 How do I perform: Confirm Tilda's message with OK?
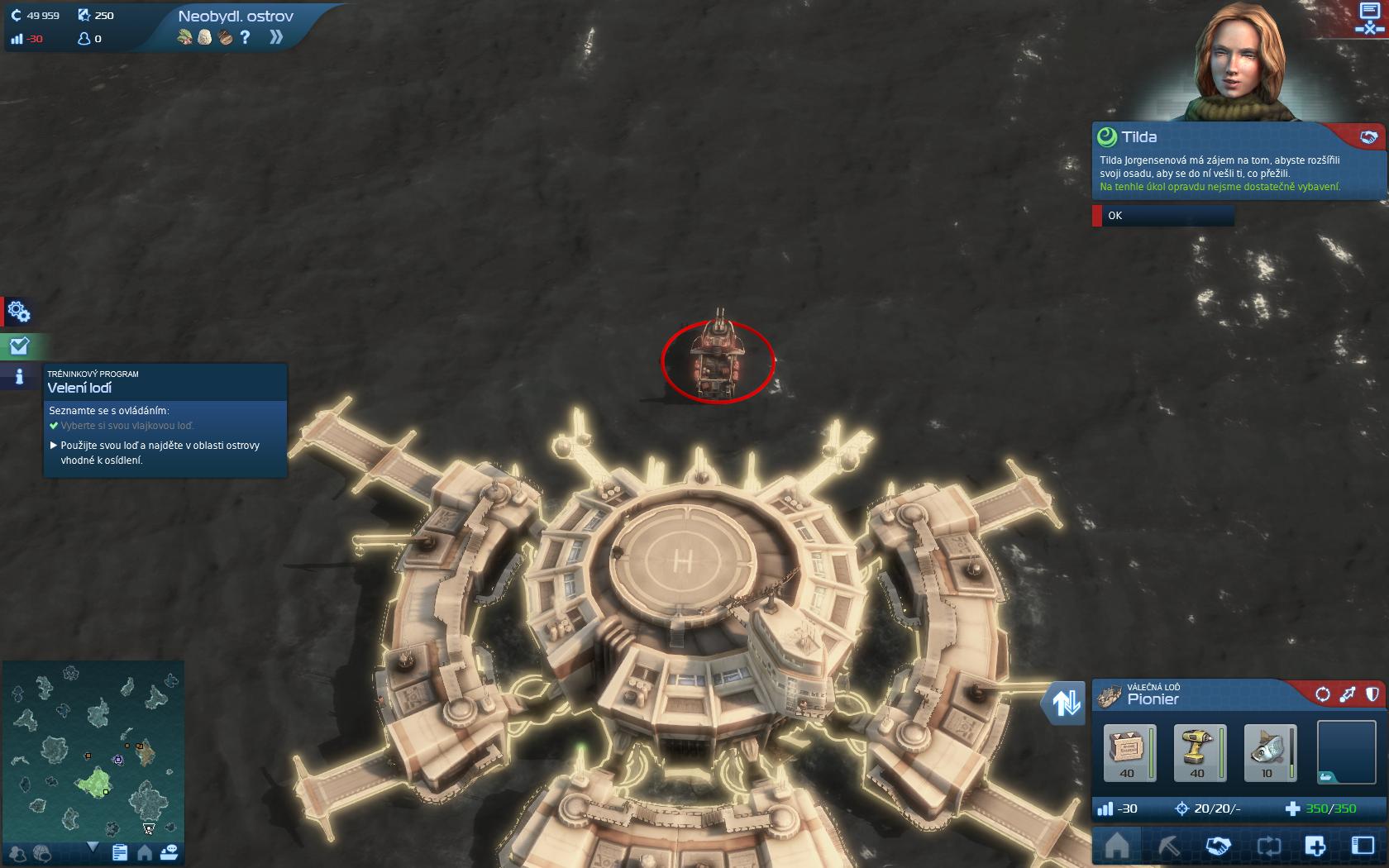point(1163,216)
